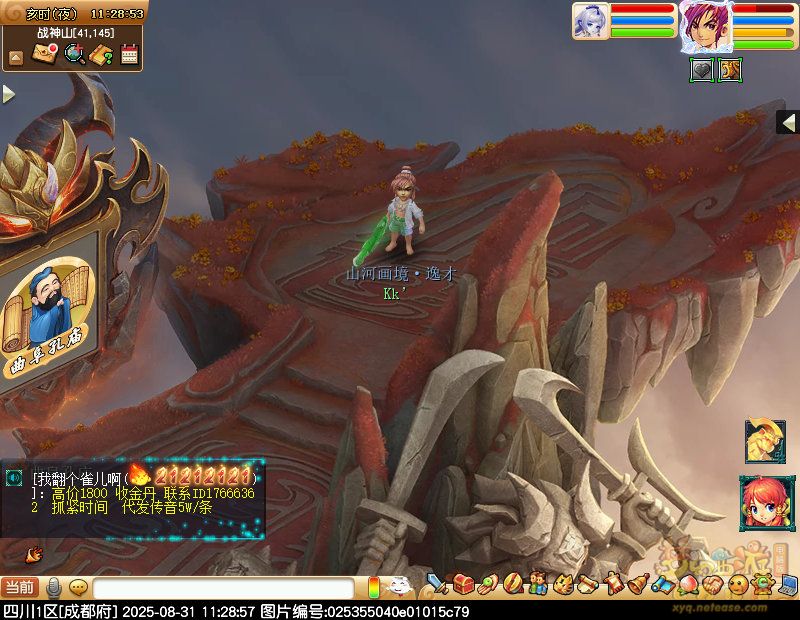Open the laptop system settings icon

tap(789, 584)
